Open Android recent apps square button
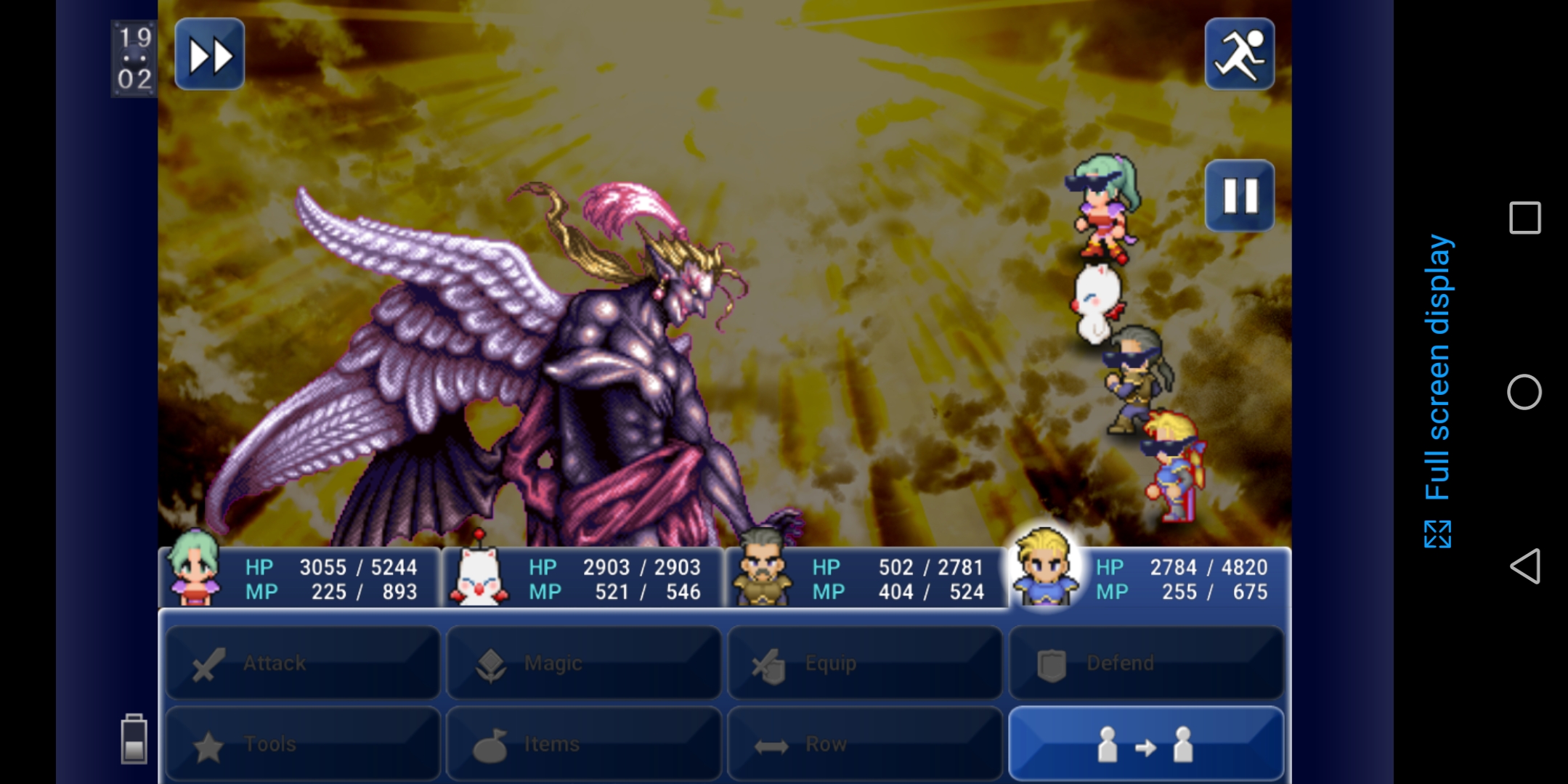This screenshot has width=1568, height=784. (1524, 218)
